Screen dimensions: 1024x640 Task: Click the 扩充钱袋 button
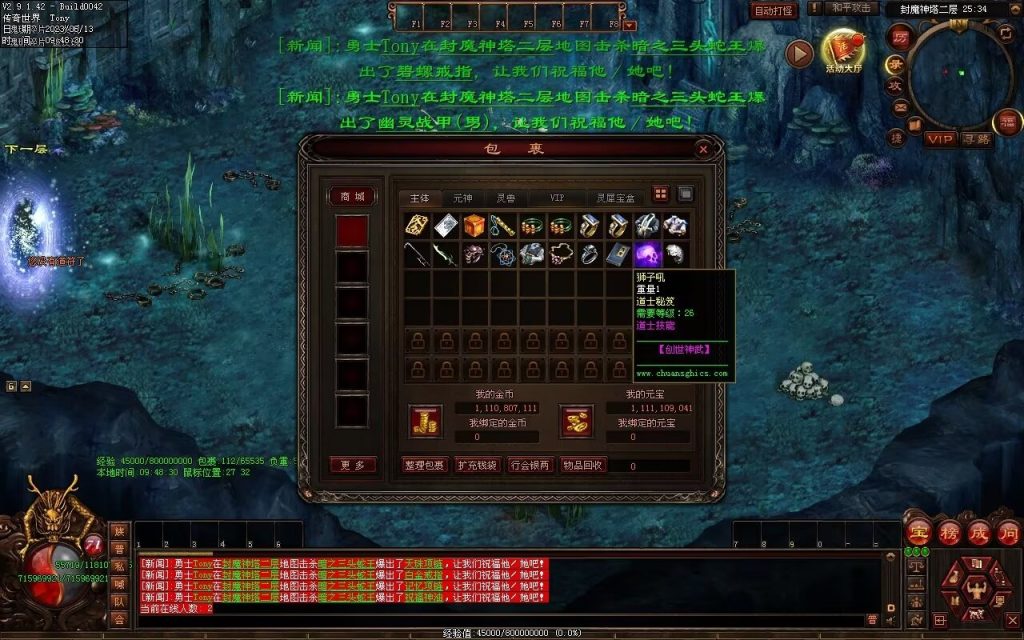click(476, 465)
